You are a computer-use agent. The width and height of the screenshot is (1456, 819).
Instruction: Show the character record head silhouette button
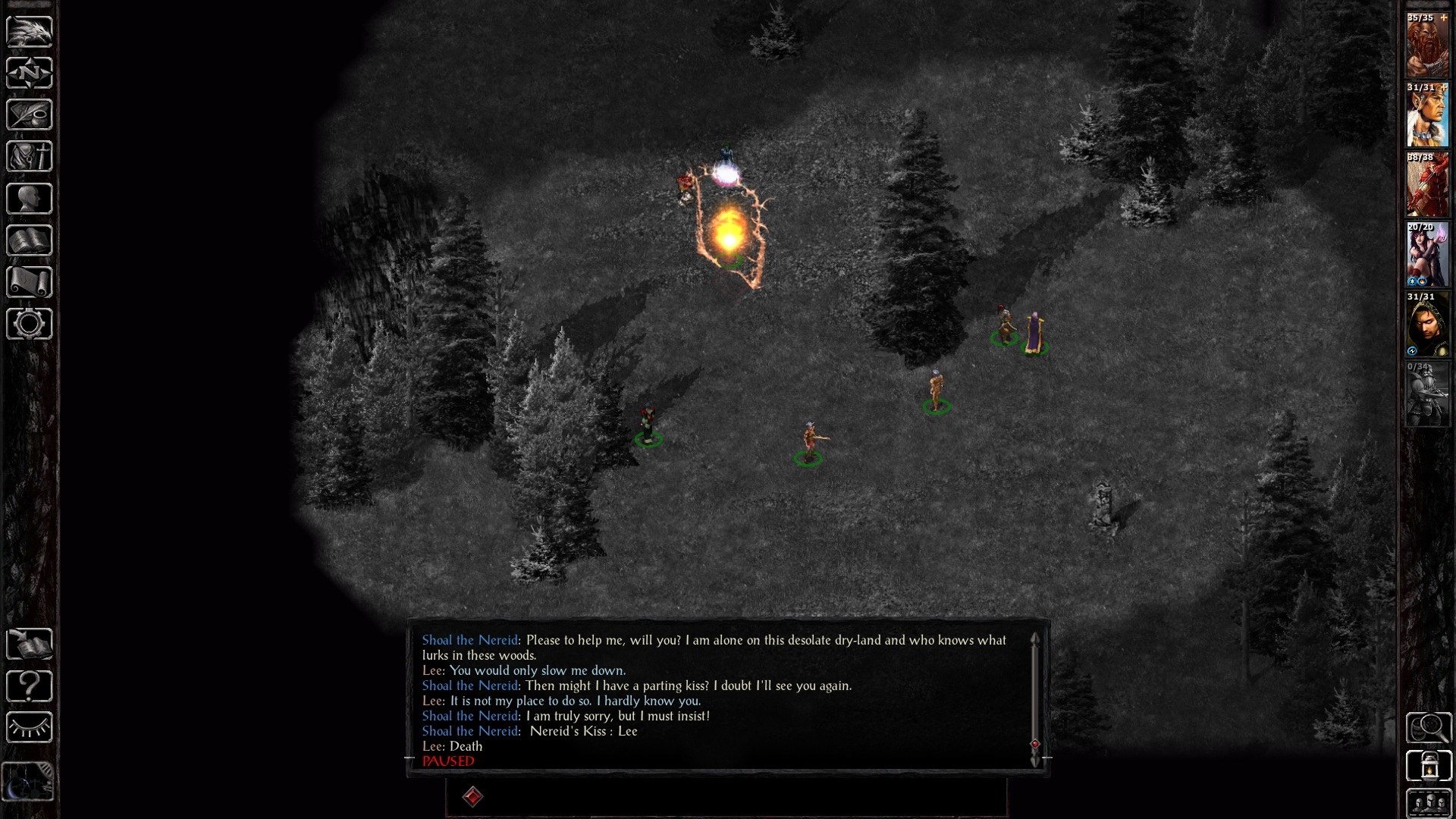[29, 199]
